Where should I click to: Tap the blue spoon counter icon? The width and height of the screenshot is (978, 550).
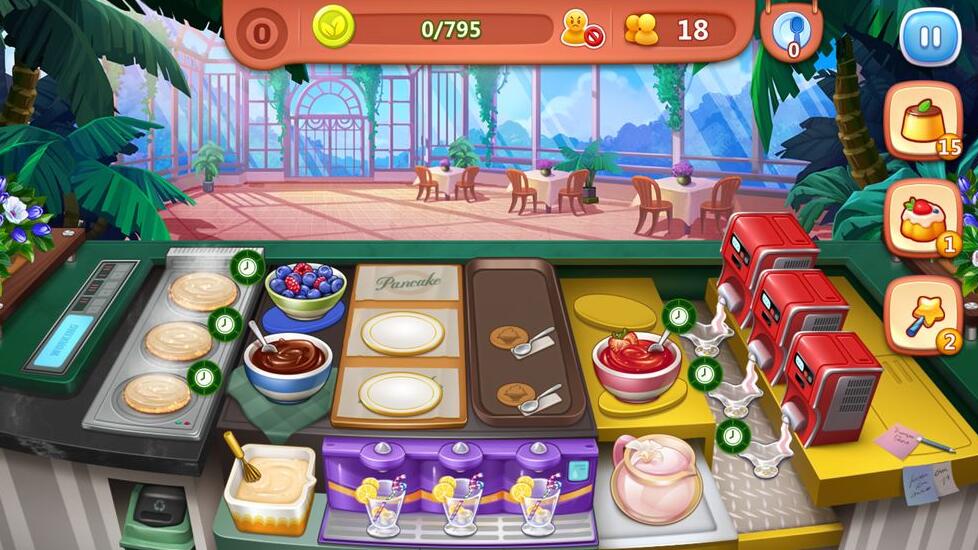tap(792, 35)
